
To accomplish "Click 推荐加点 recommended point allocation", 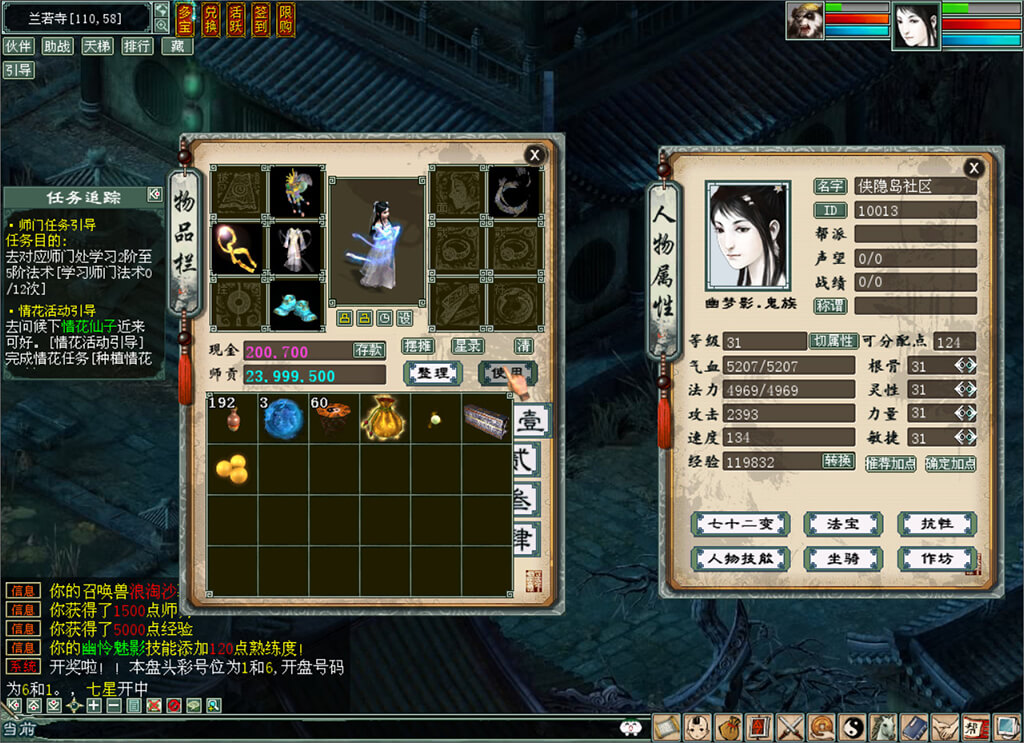I will [x=890, y=463].
